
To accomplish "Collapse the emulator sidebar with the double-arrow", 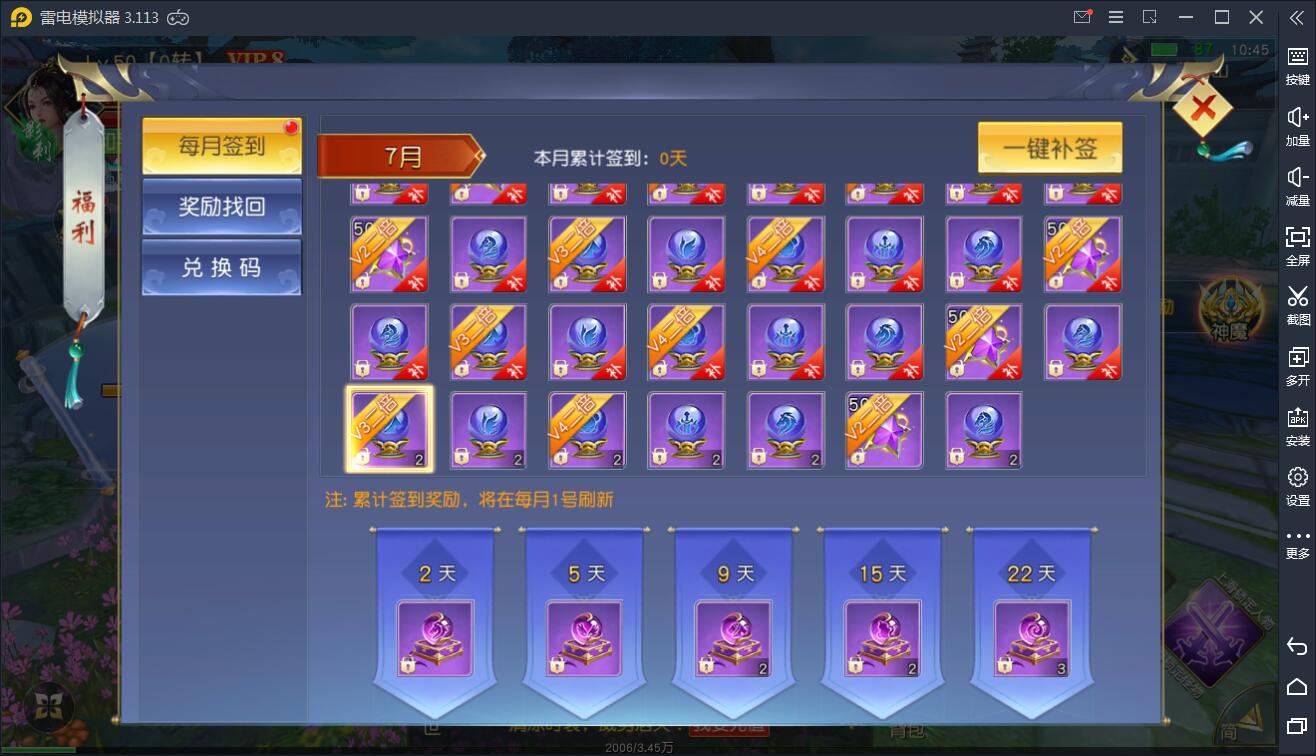I will (x=1297, y=17).
